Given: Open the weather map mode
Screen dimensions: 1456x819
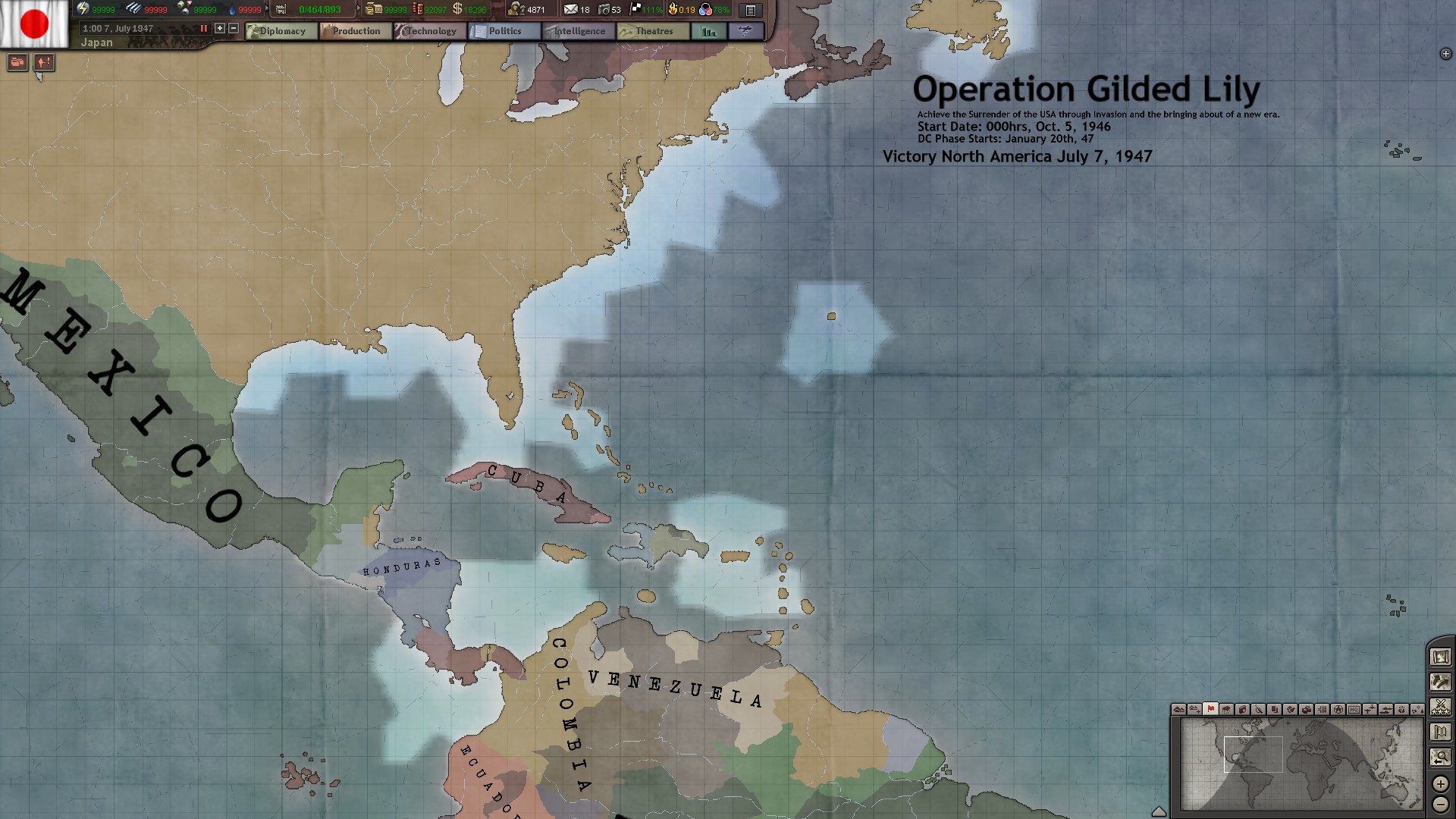Looking at the screenshot, I should point(1226,710).
